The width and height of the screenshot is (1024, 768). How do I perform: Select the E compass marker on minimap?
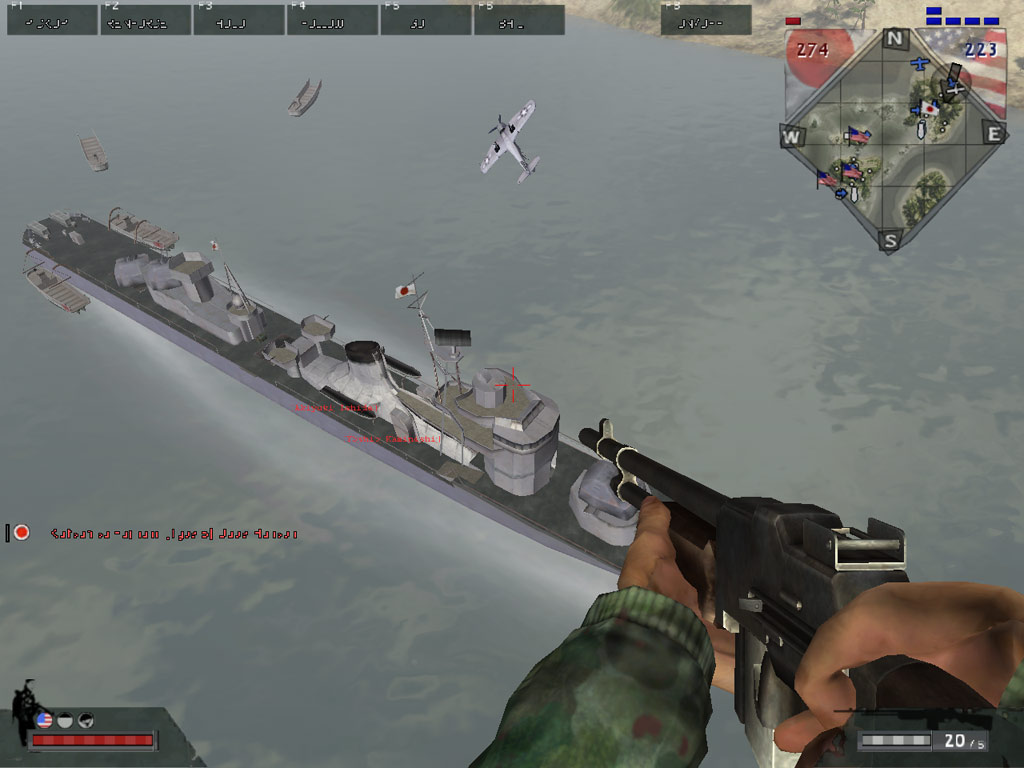(x=993, y=134)
